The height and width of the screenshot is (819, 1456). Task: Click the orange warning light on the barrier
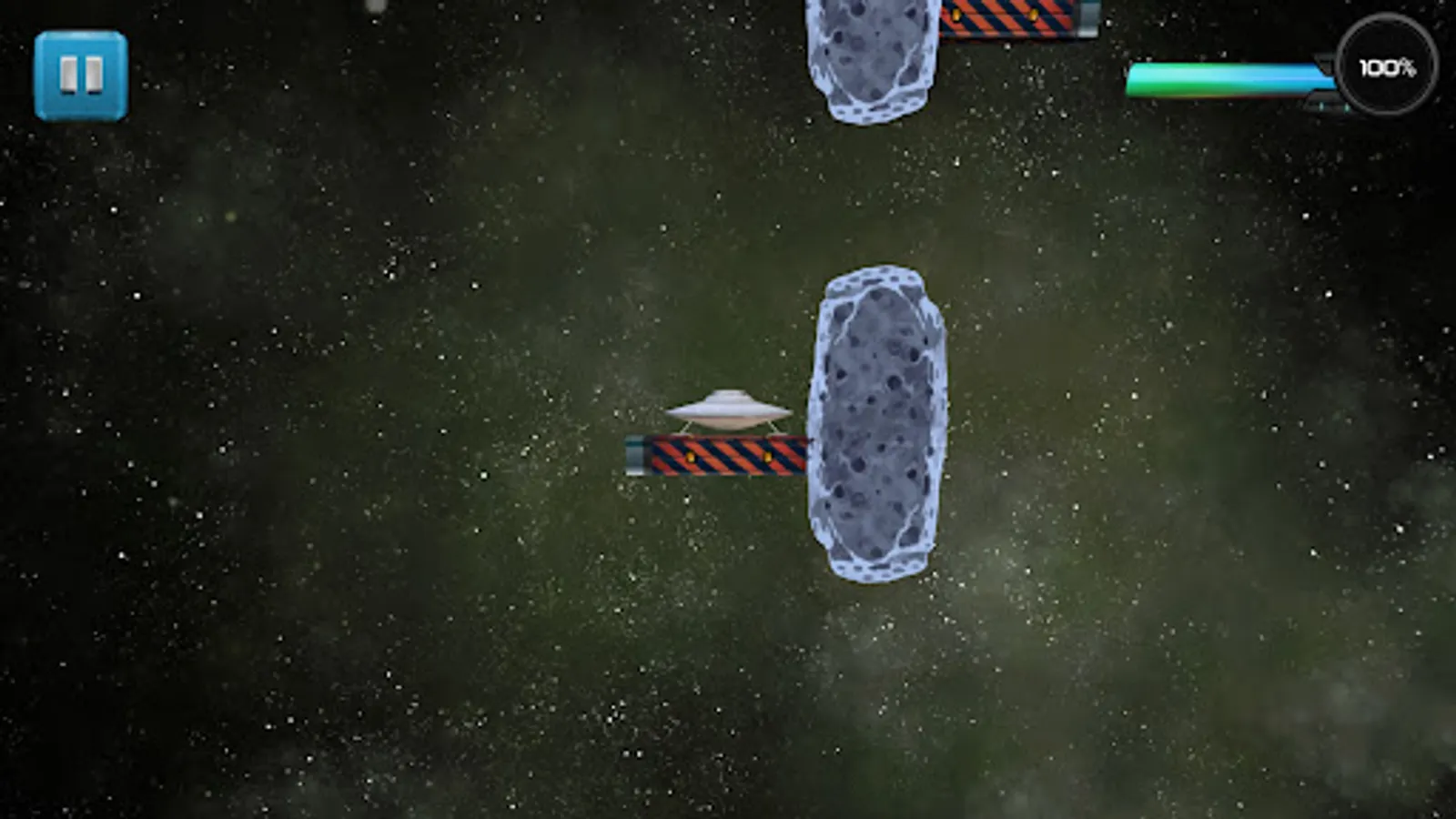(x=690, y=458)
